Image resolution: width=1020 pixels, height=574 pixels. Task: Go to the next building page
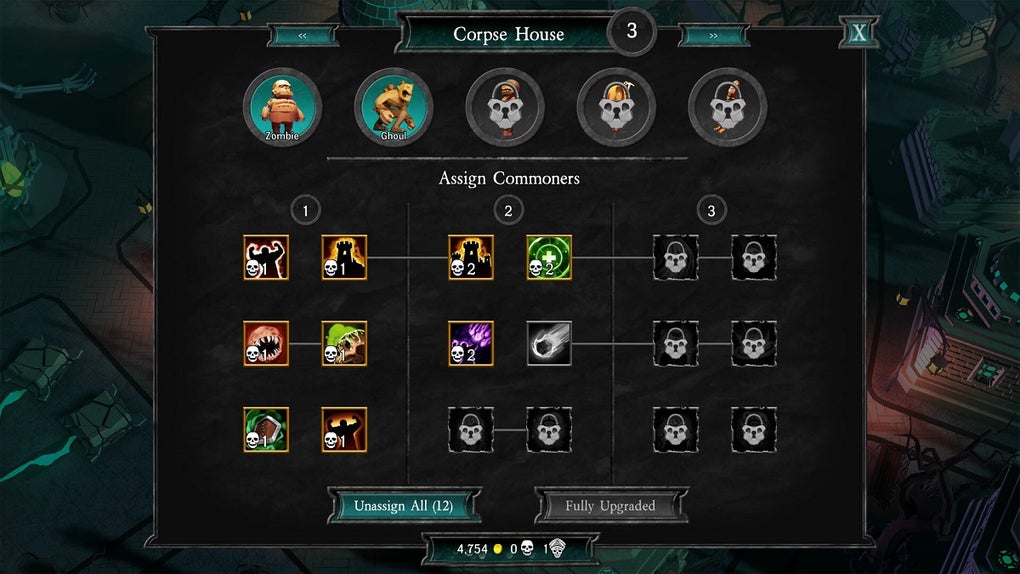coord(713,35)
